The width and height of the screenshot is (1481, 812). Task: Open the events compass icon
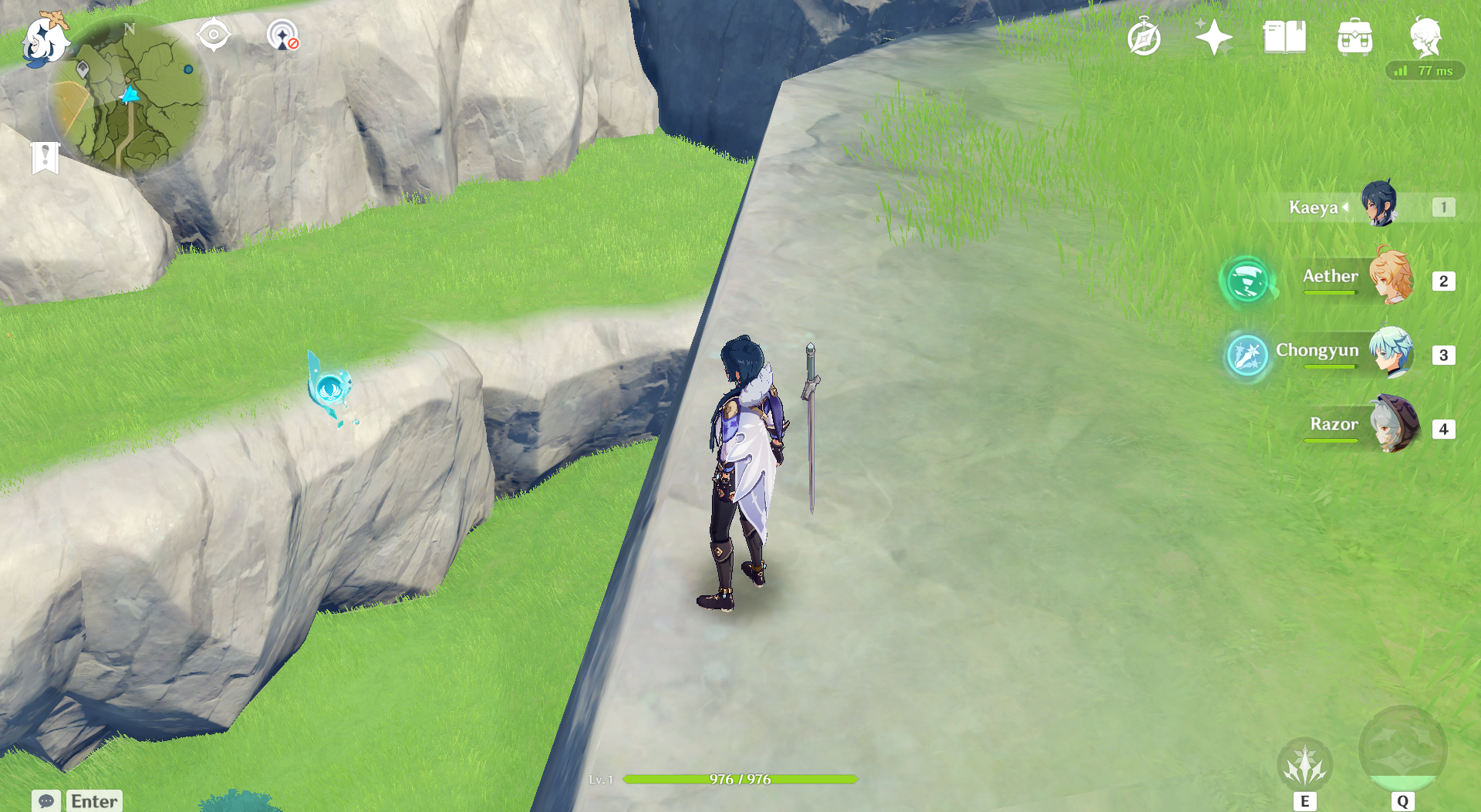(x=1143, y=37)
